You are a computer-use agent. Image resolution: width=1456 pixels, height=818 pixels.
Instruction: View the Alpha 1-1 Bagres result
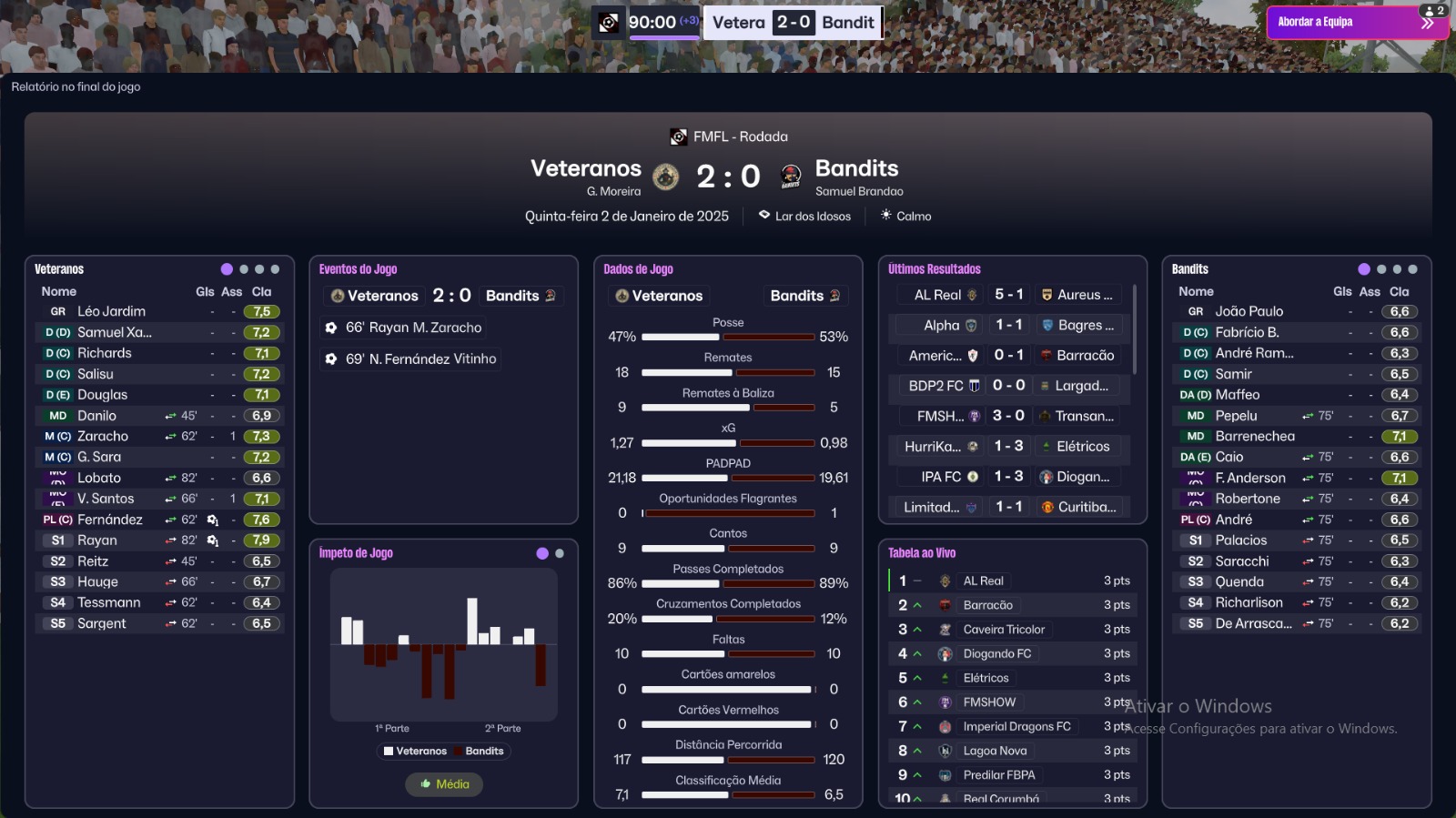pyautogui.click(x=1008, y=325)
